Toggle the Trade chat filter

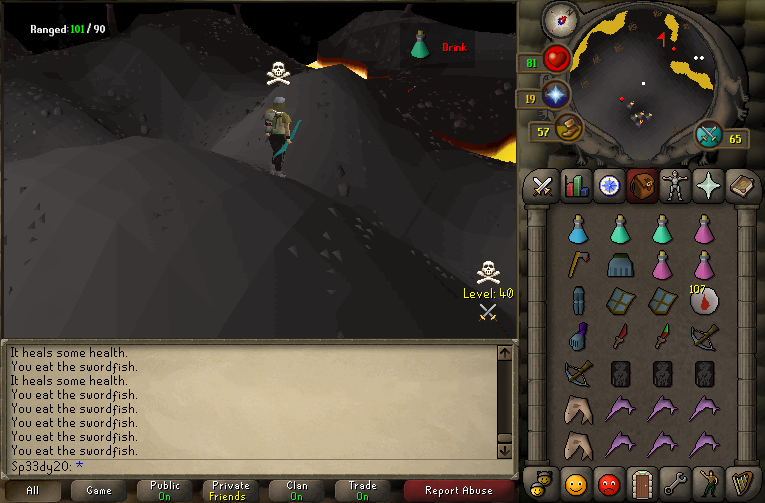(x=362, y=490)
